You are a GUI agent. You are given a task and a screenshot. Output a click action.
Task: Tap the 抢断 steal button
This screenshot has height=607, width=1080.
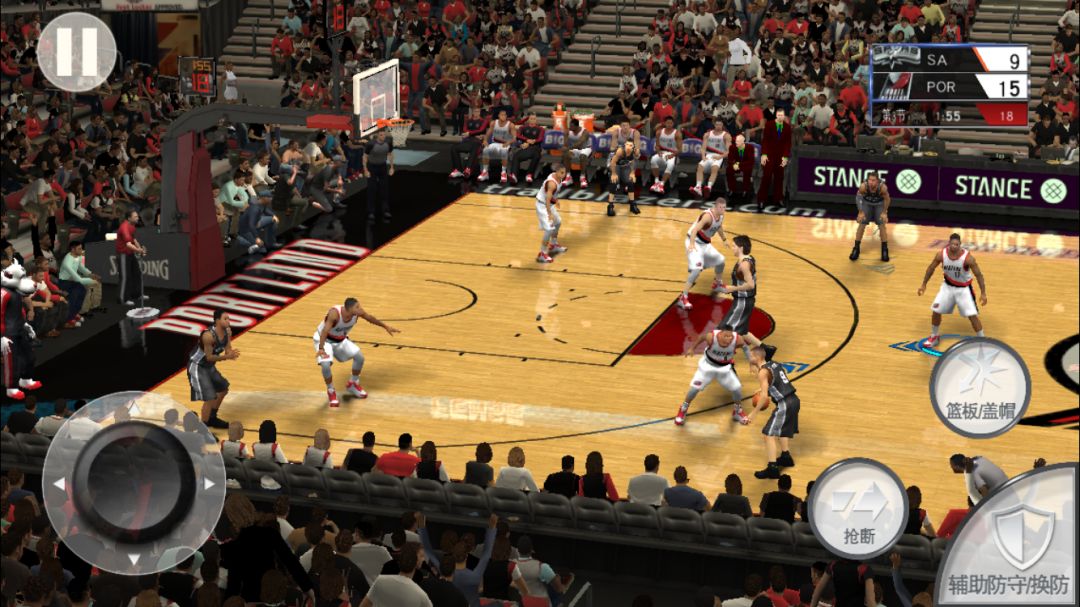[x=857, y=508]
